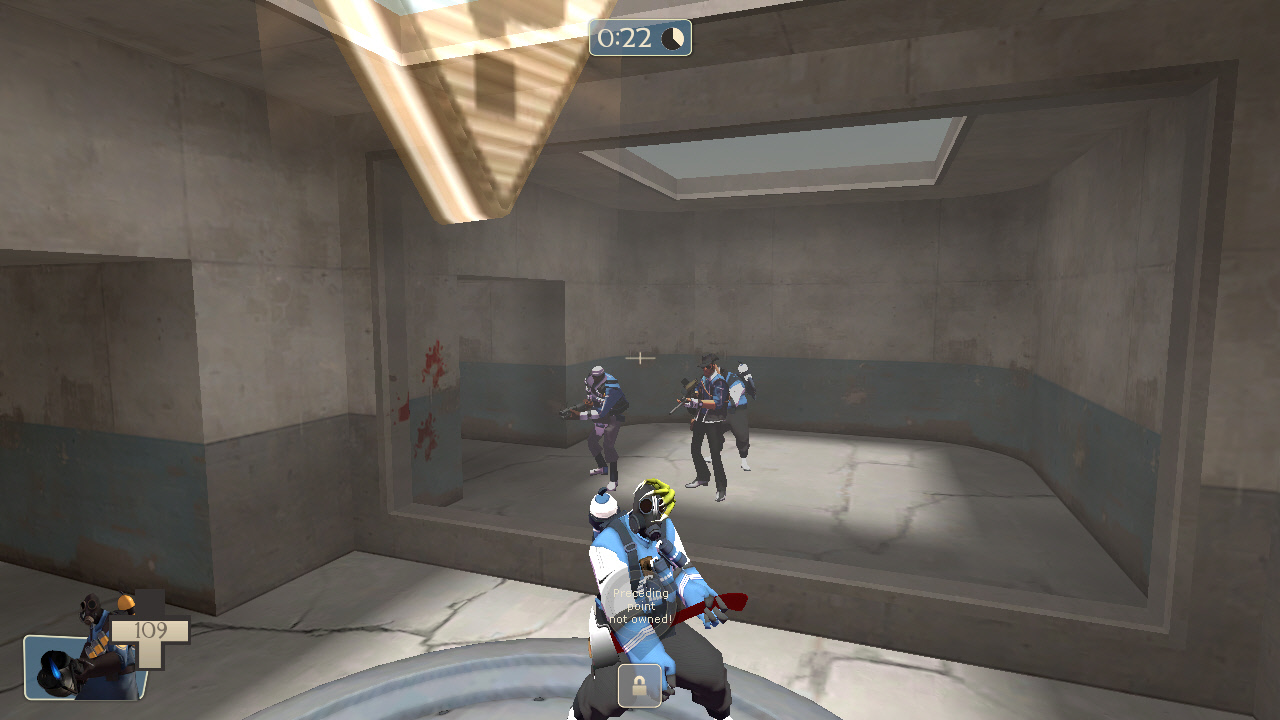Click the pie-chart setup timer icon

671,39
